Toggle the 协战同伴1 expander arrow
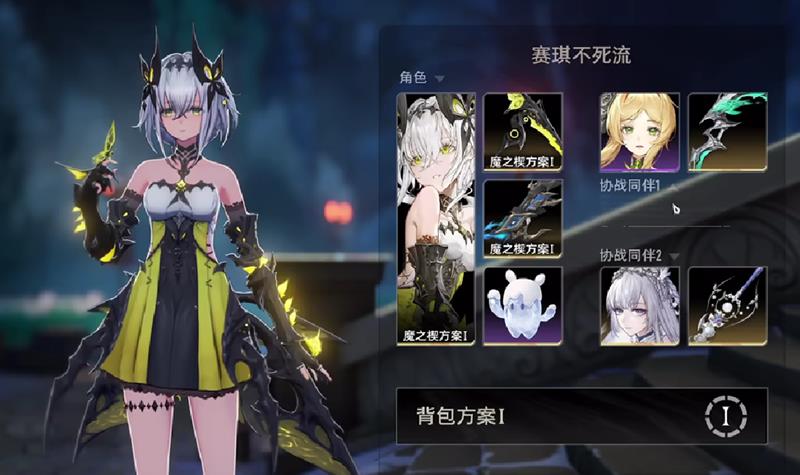 click(x=674, y=186)
